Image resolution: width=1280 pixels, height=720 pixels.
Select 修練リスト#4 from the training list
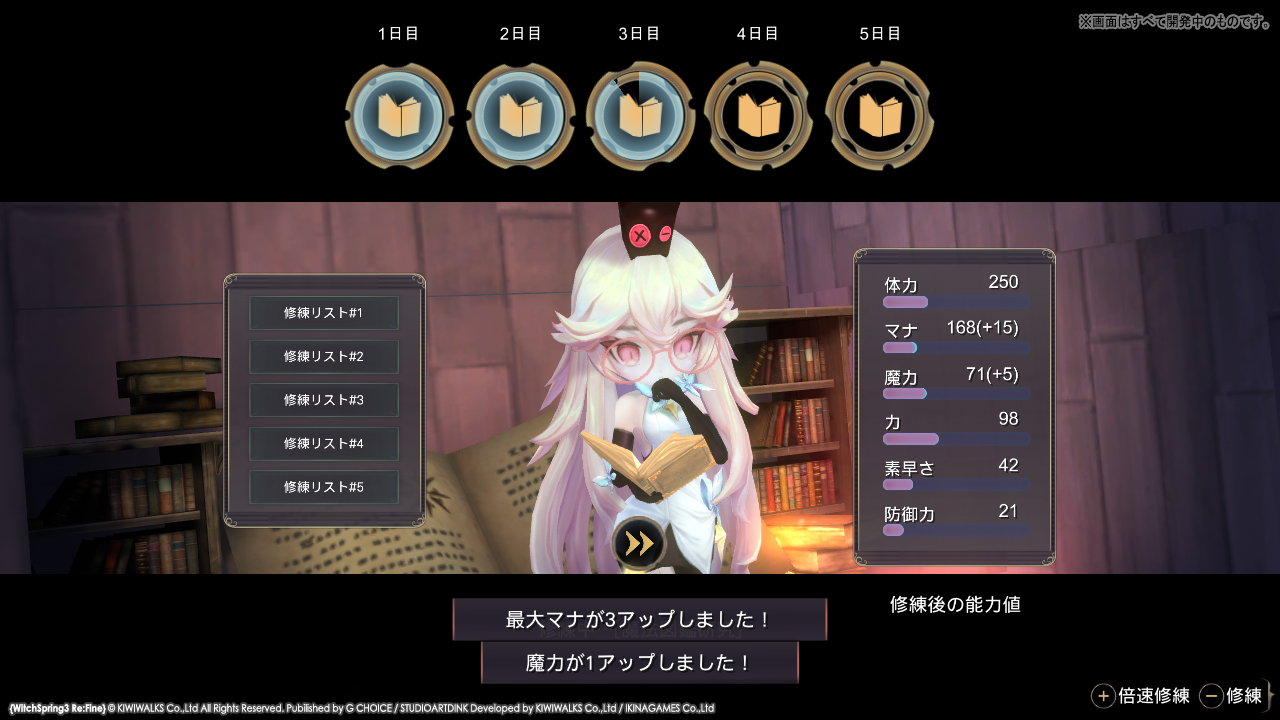tap(323, 444)
